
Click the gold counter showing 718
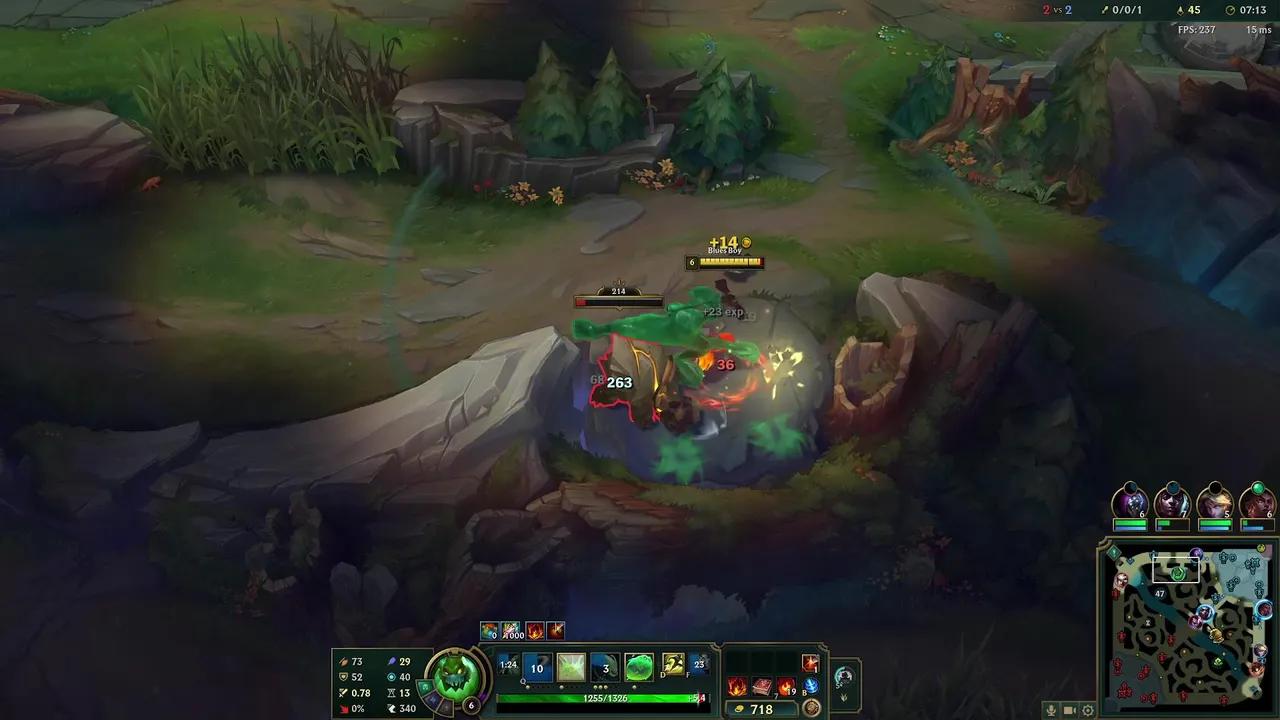tap(752, 708)
